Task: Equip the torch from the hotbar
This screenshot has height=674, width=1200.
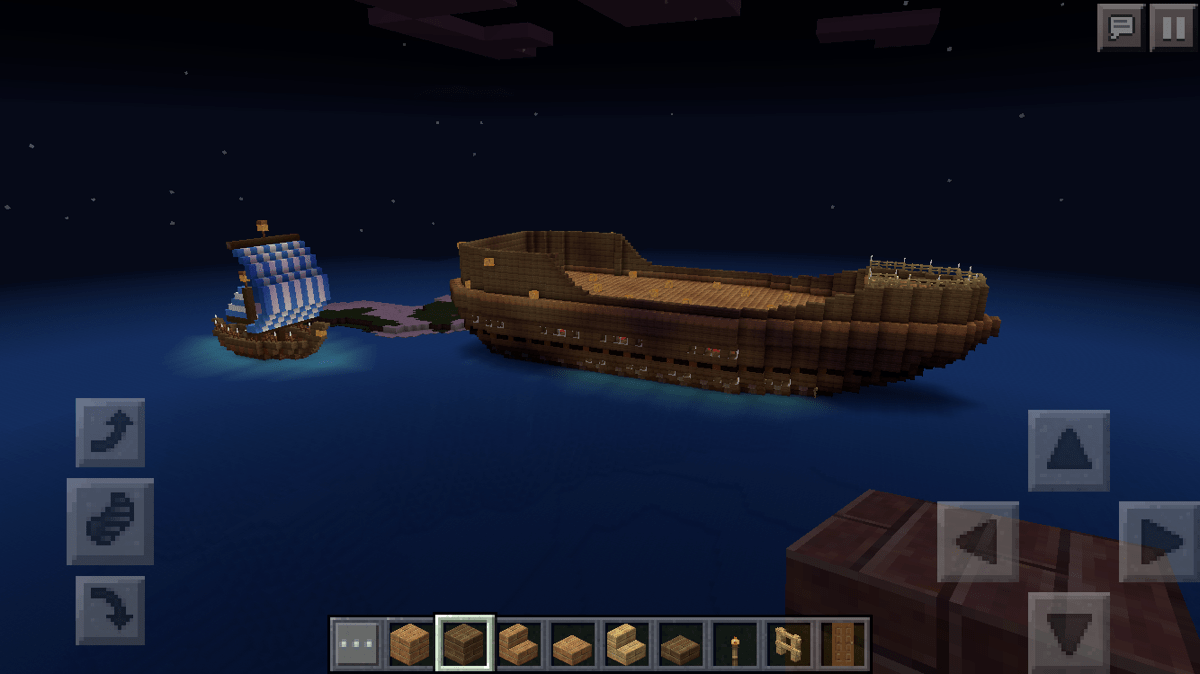Action: (734, 644)
